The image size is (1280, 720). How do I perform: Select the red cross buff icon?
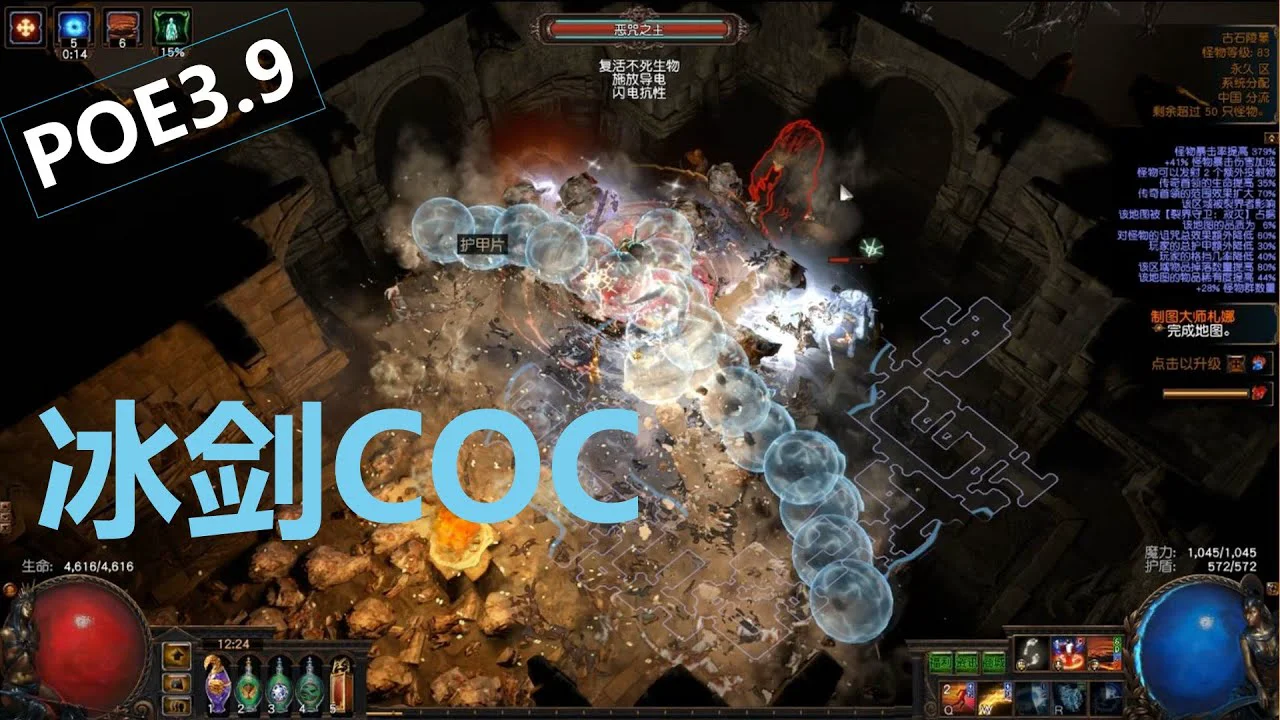click(24, 27)
